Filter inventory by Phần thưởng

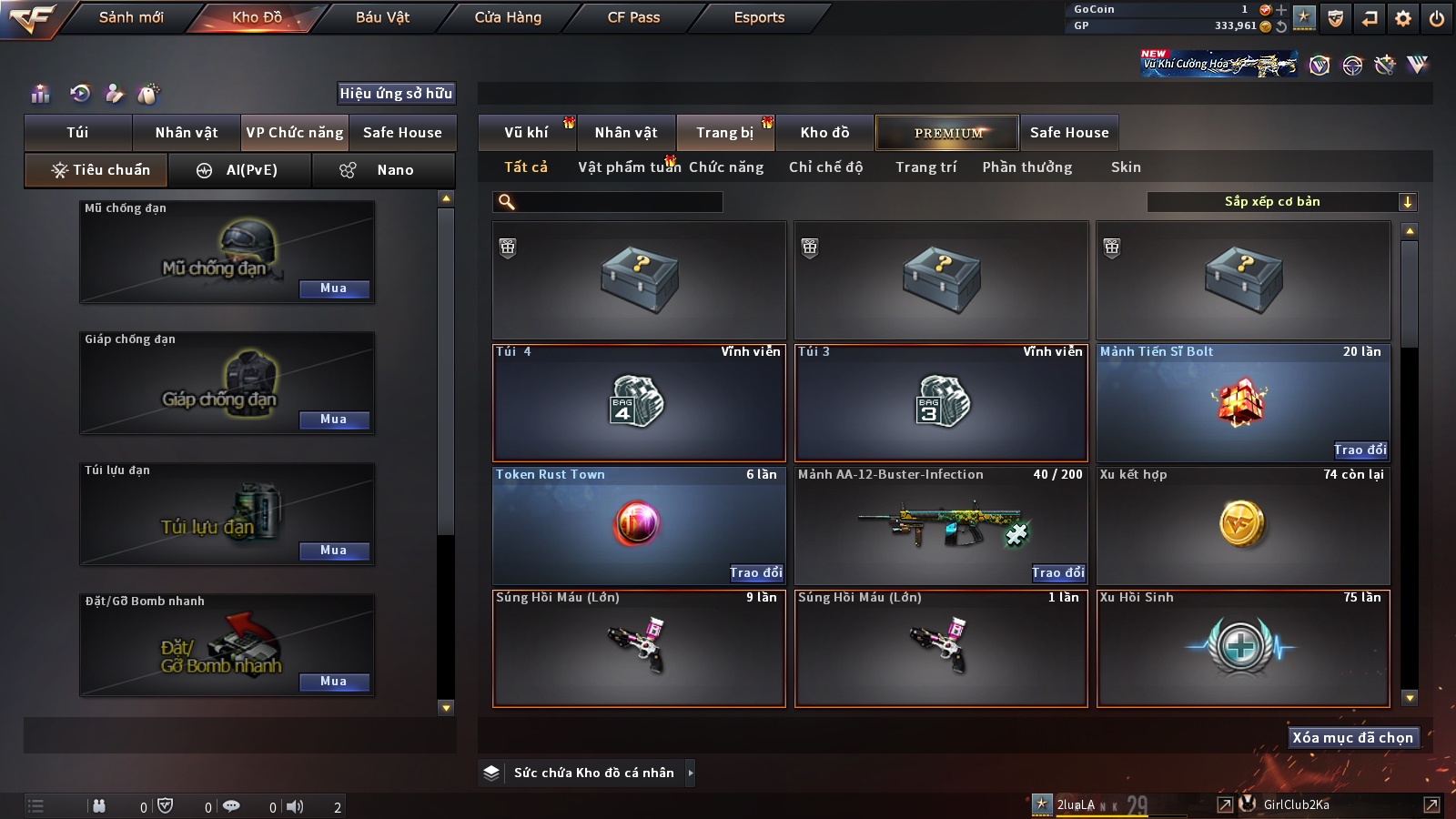point(1026,167)
